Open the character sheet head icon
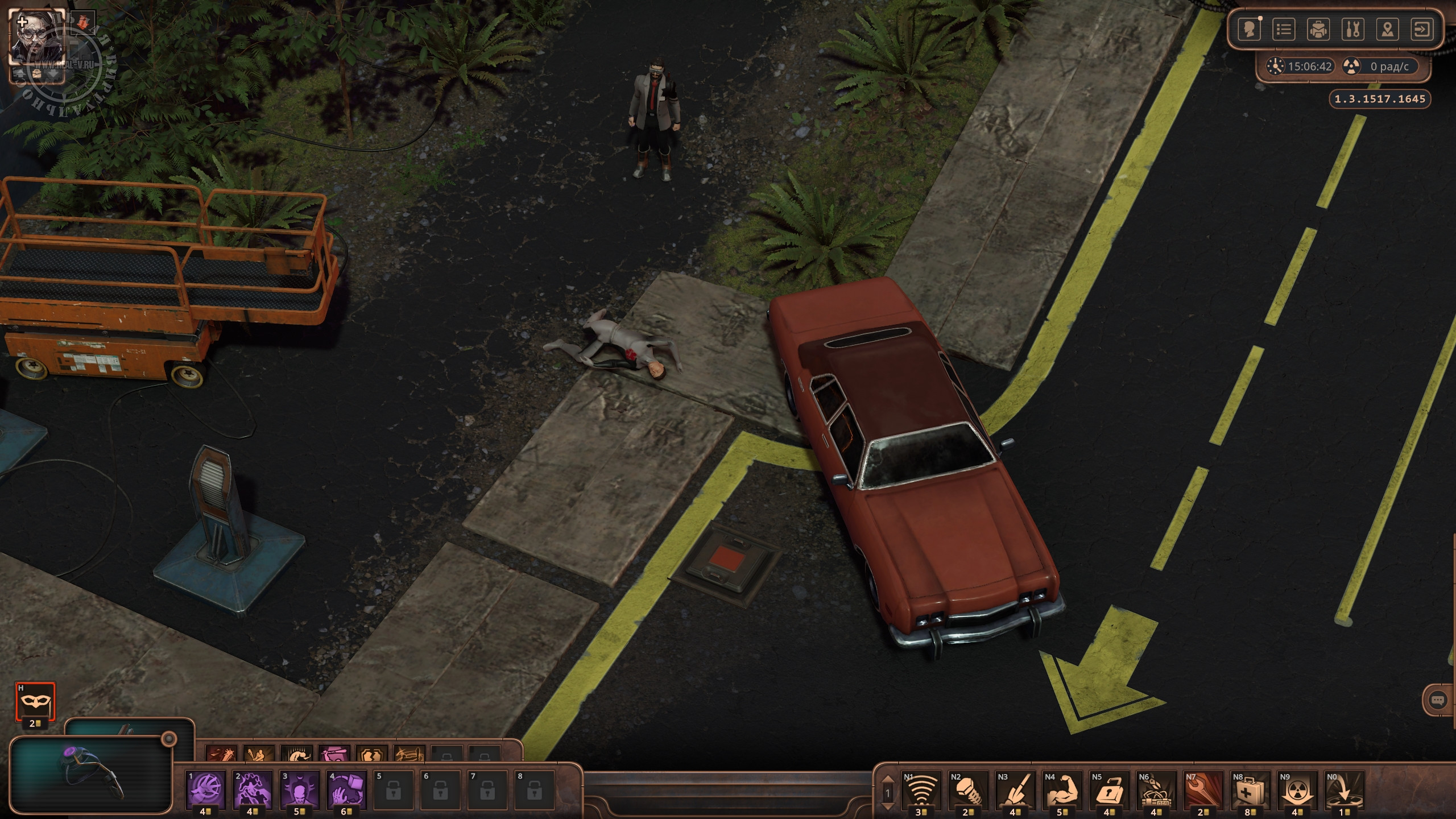This screenshot has height=819, width=1456. pos(1249,29)
